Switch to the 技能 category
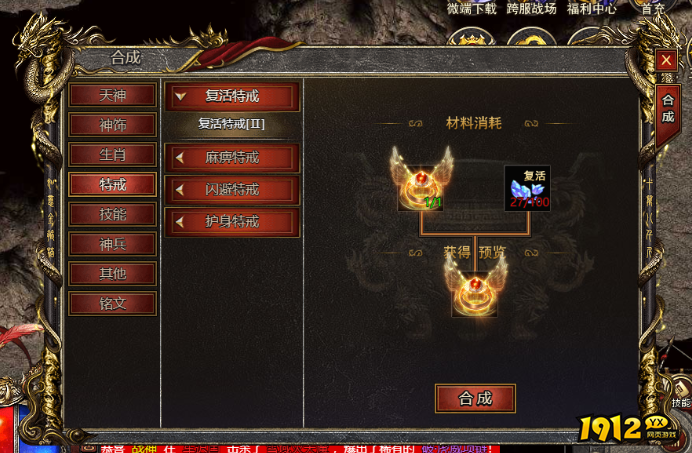This screenshot has width=692, height=453. point(112,215)
